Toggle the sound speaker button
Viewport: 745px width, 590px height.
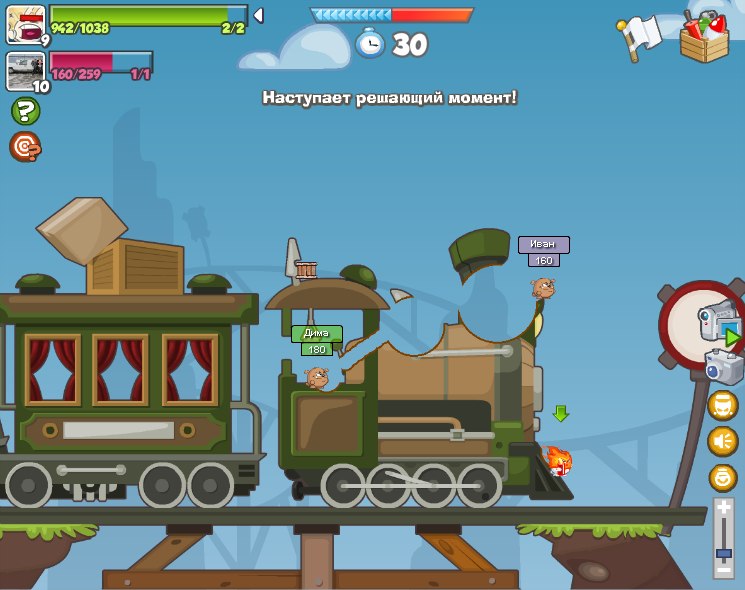(723, 441)
